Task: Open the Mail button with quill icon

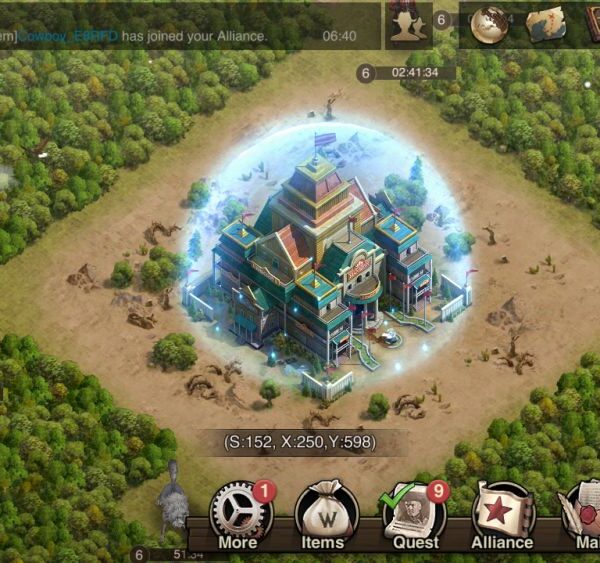Action: click(585, 514)
